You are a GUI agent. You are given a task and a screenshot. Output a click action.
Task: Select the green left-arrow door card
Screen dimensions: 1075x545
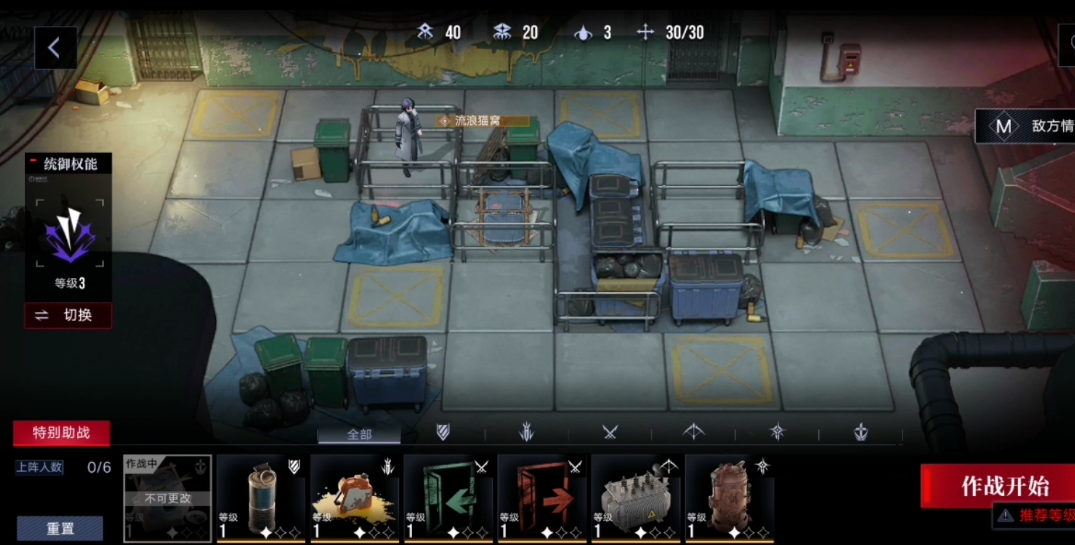coord(448,498)
